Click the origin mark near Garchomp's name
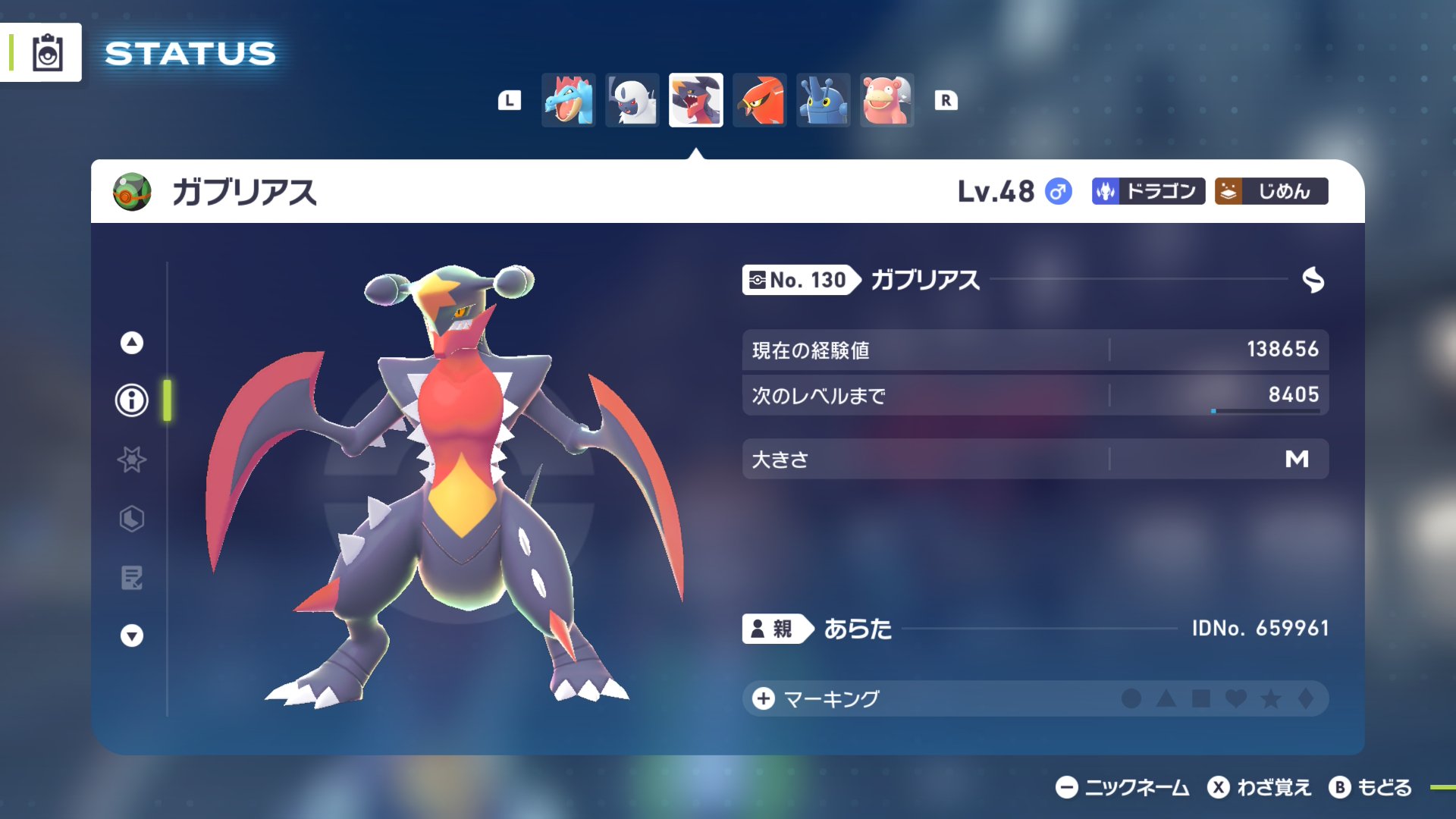 click(x=1314, y=280)
